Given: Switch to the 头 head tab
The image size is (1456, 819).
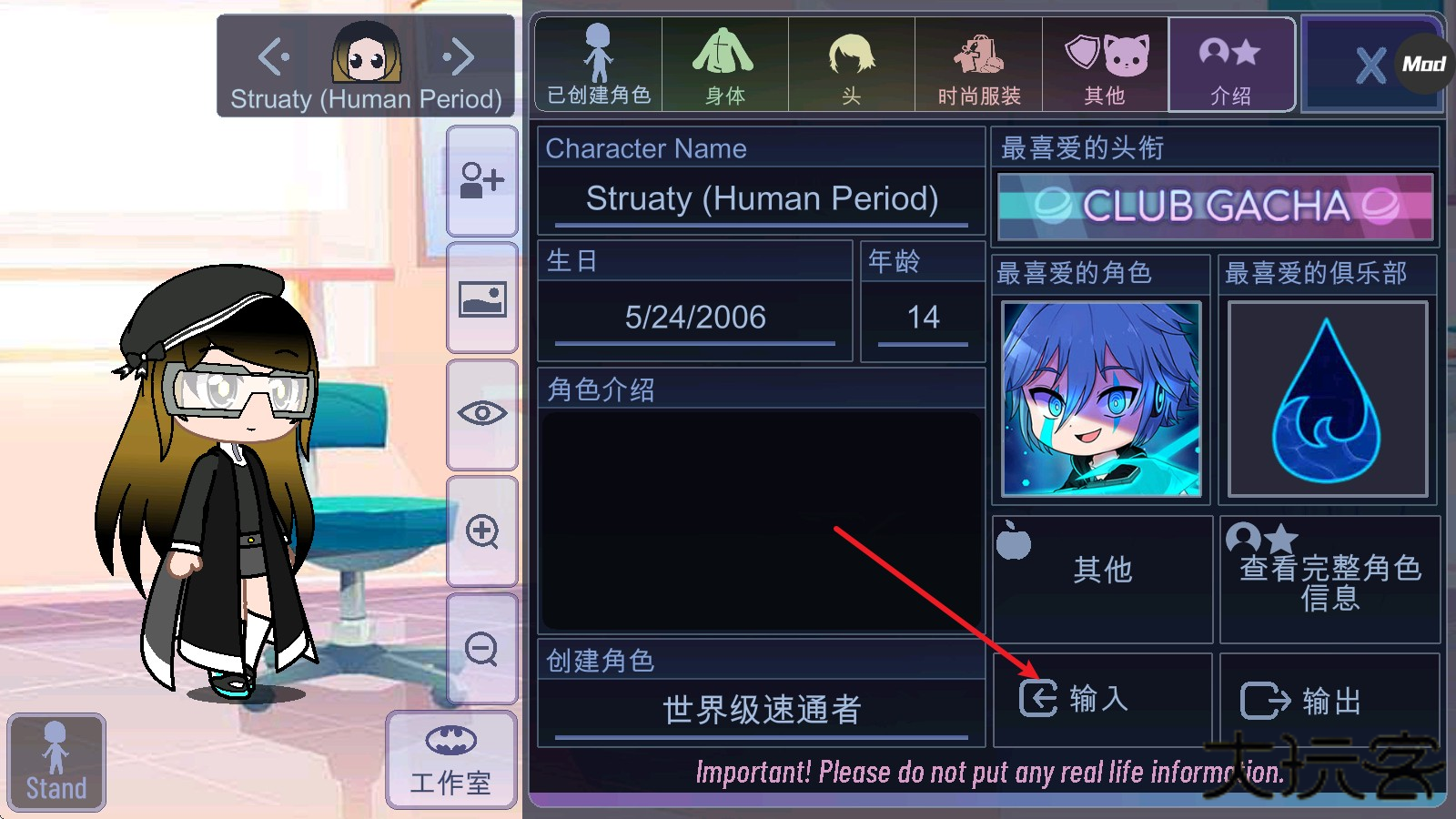Looking at the screenshot, I should coord(851,64).
